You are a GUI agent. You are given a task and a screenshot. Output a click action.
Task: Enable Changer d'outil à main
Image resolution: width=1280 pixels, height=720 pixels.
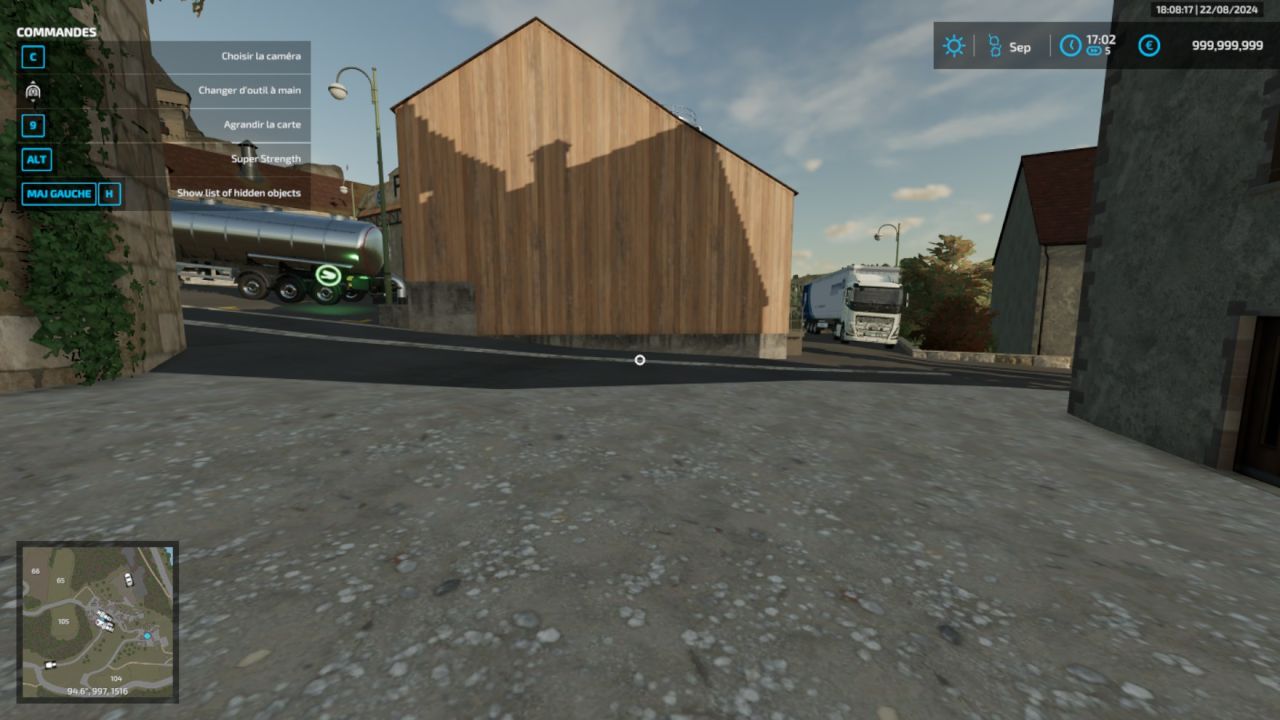(250, 90)
